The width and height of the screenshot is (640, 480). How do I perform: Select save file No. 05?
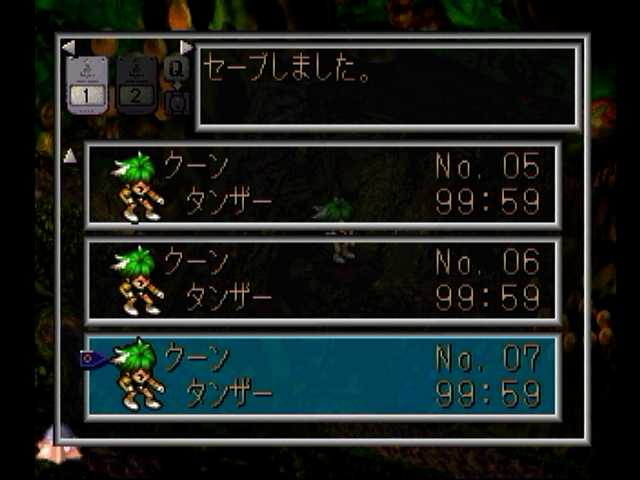pos(322,184)
